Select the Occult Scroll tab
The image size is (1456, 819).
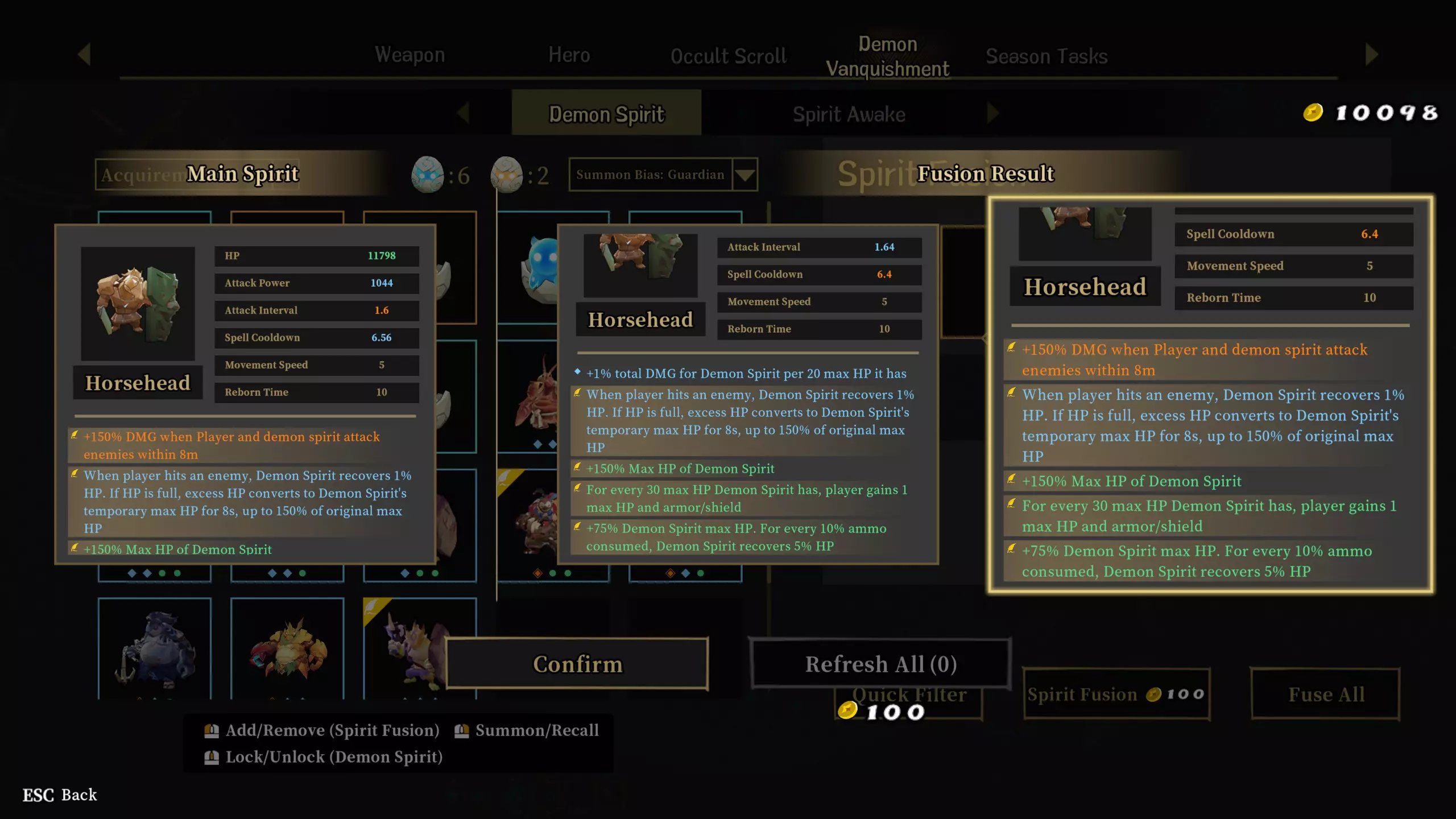pyautogui.click(x=728, y=56)
